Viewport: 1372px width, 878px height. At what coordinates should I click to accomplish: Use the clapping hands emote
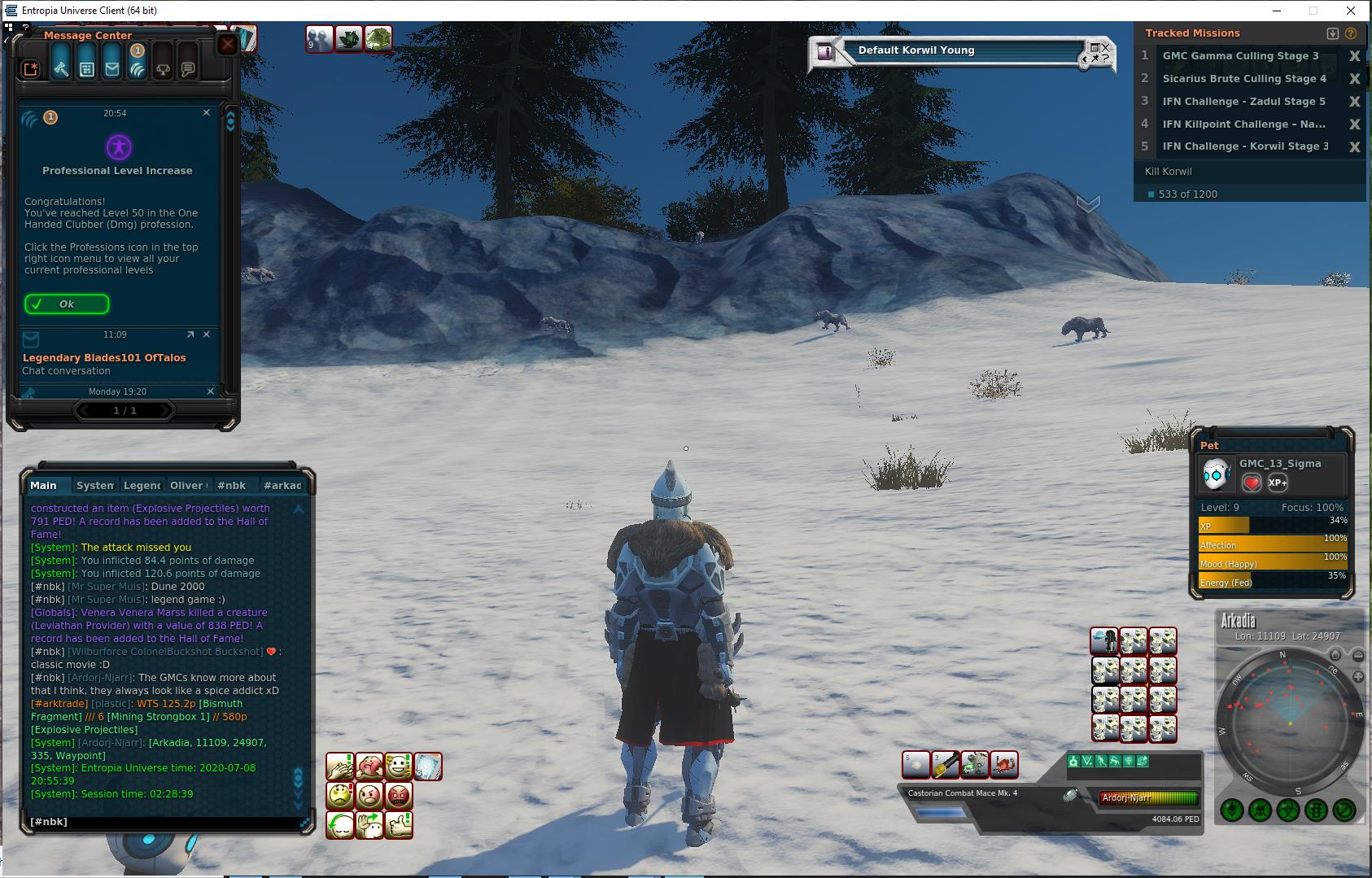click(340, 767)
